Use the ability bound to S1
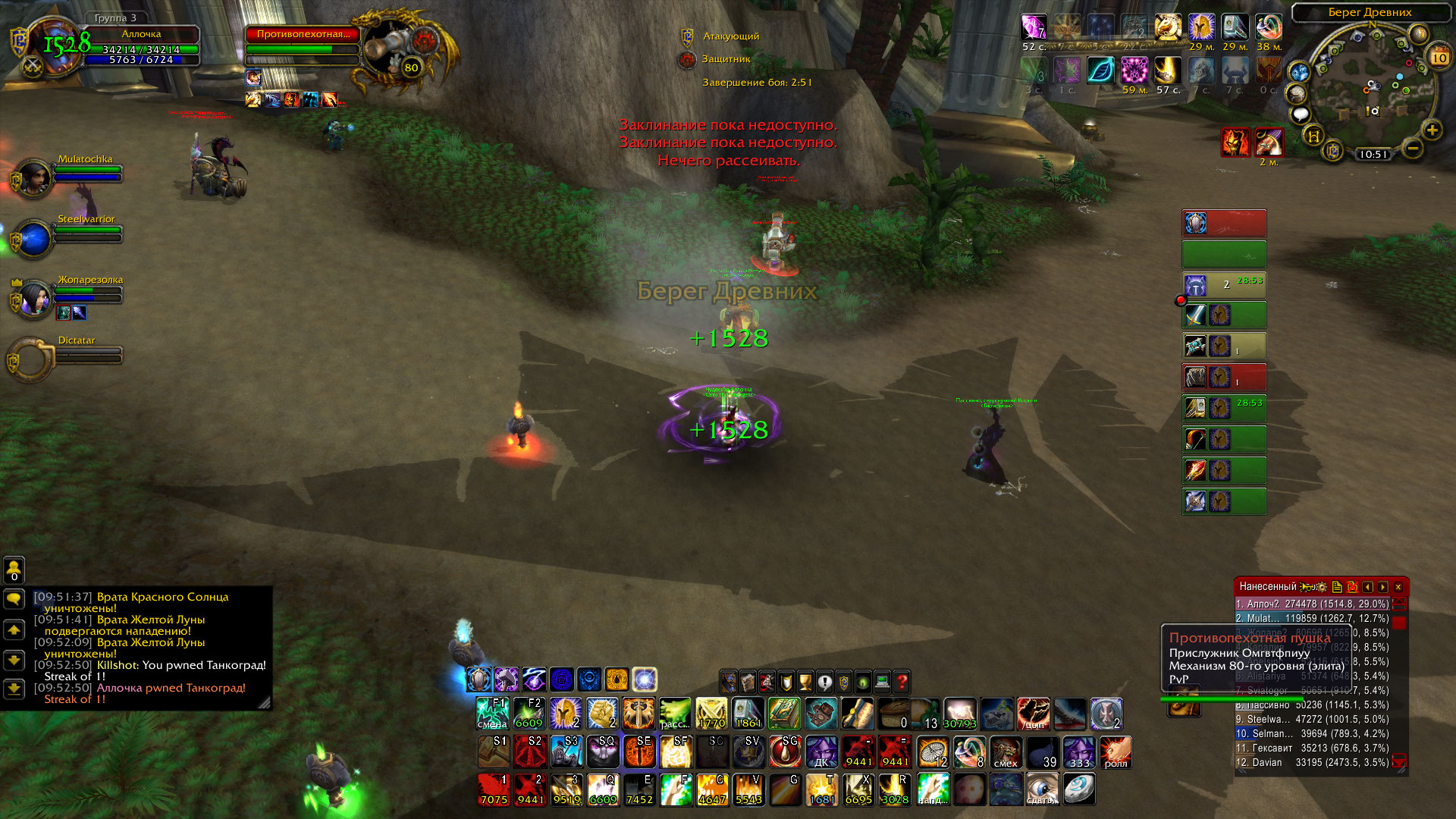Screen dimensions: 1456x819 (x=494, y=752)
